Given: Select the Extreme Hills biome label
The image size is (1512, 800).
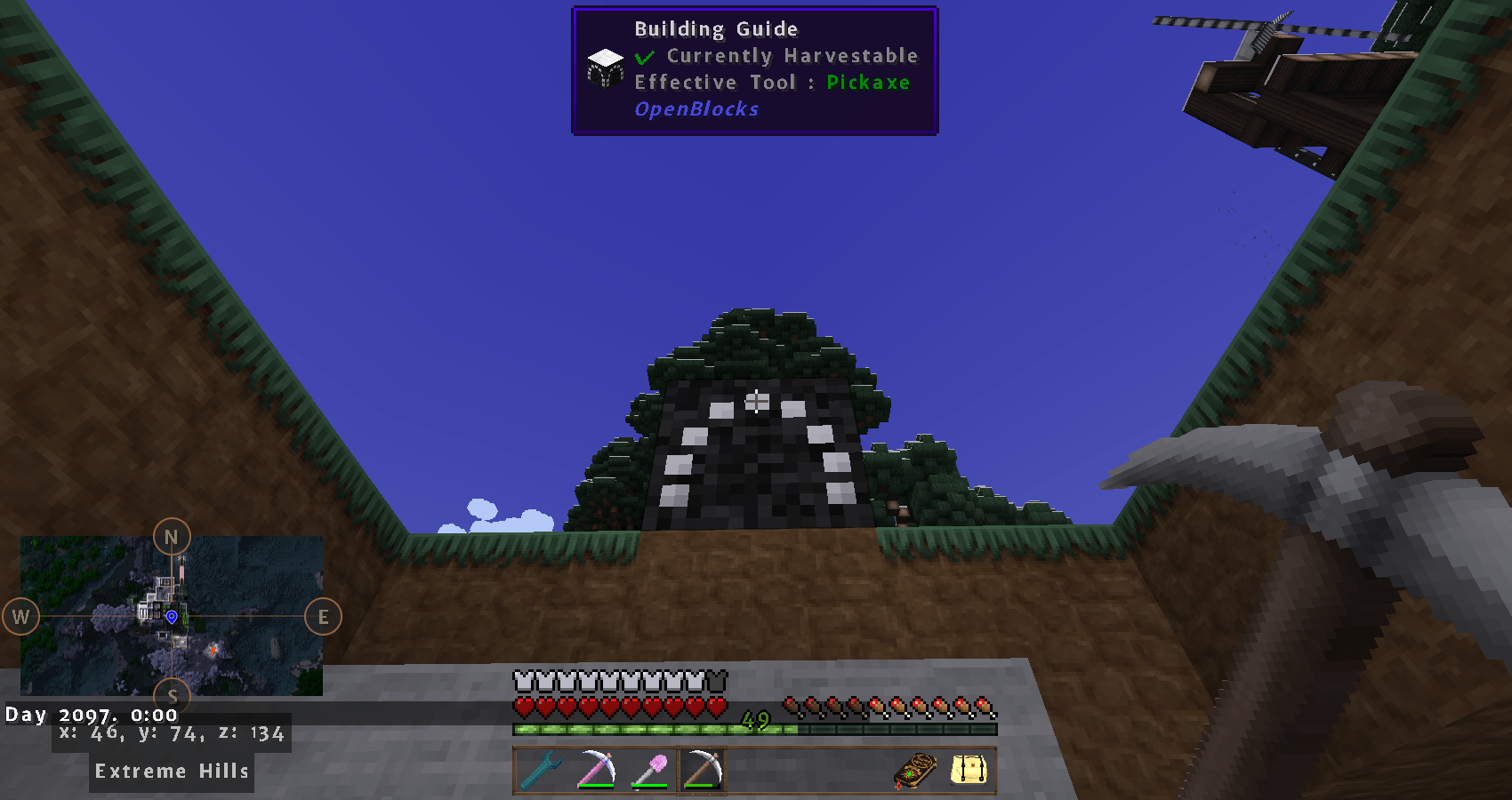Looking at the screenshot, I should (171, 771).
